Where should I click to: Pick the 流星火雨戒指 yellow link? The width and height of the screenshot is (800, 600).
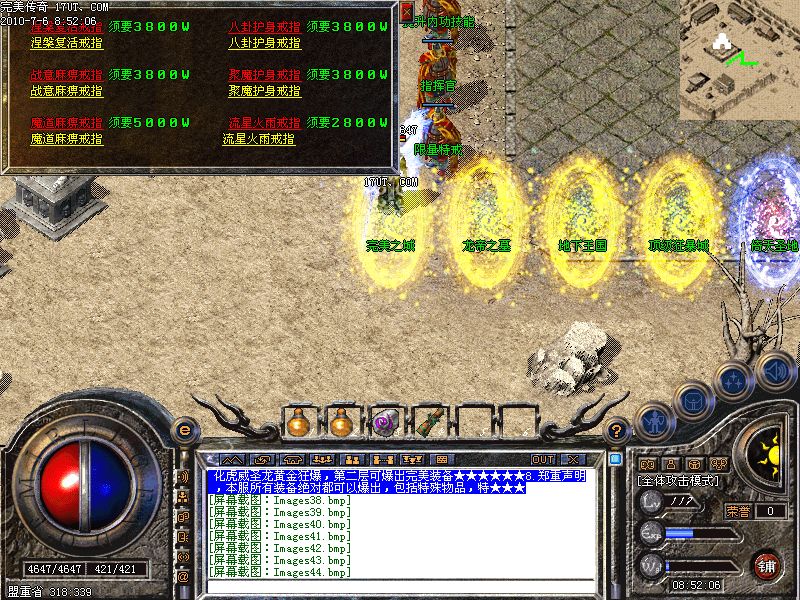[x=259, y=139]
